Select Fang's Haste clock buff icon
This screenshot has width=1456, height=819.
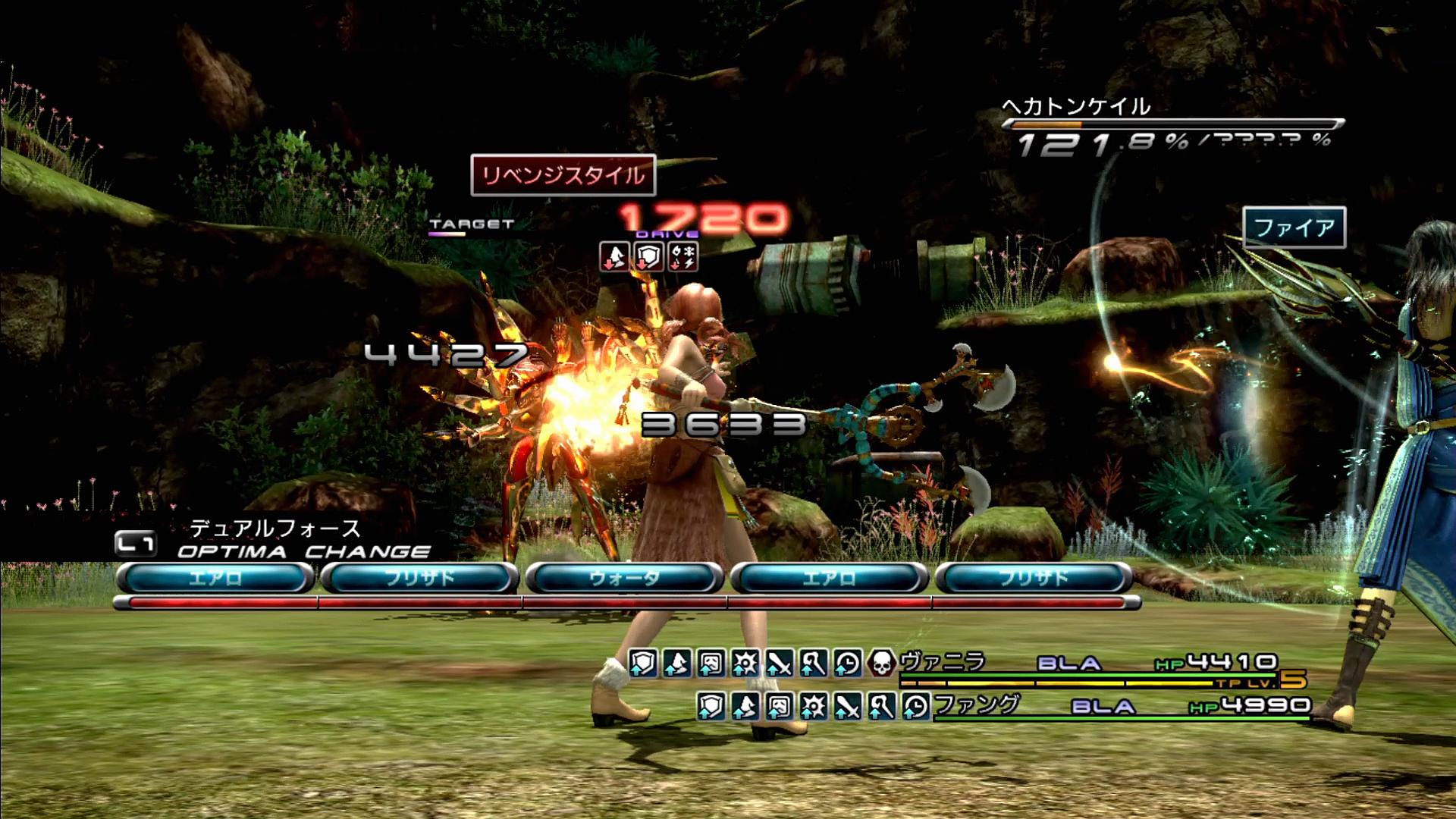915,706
